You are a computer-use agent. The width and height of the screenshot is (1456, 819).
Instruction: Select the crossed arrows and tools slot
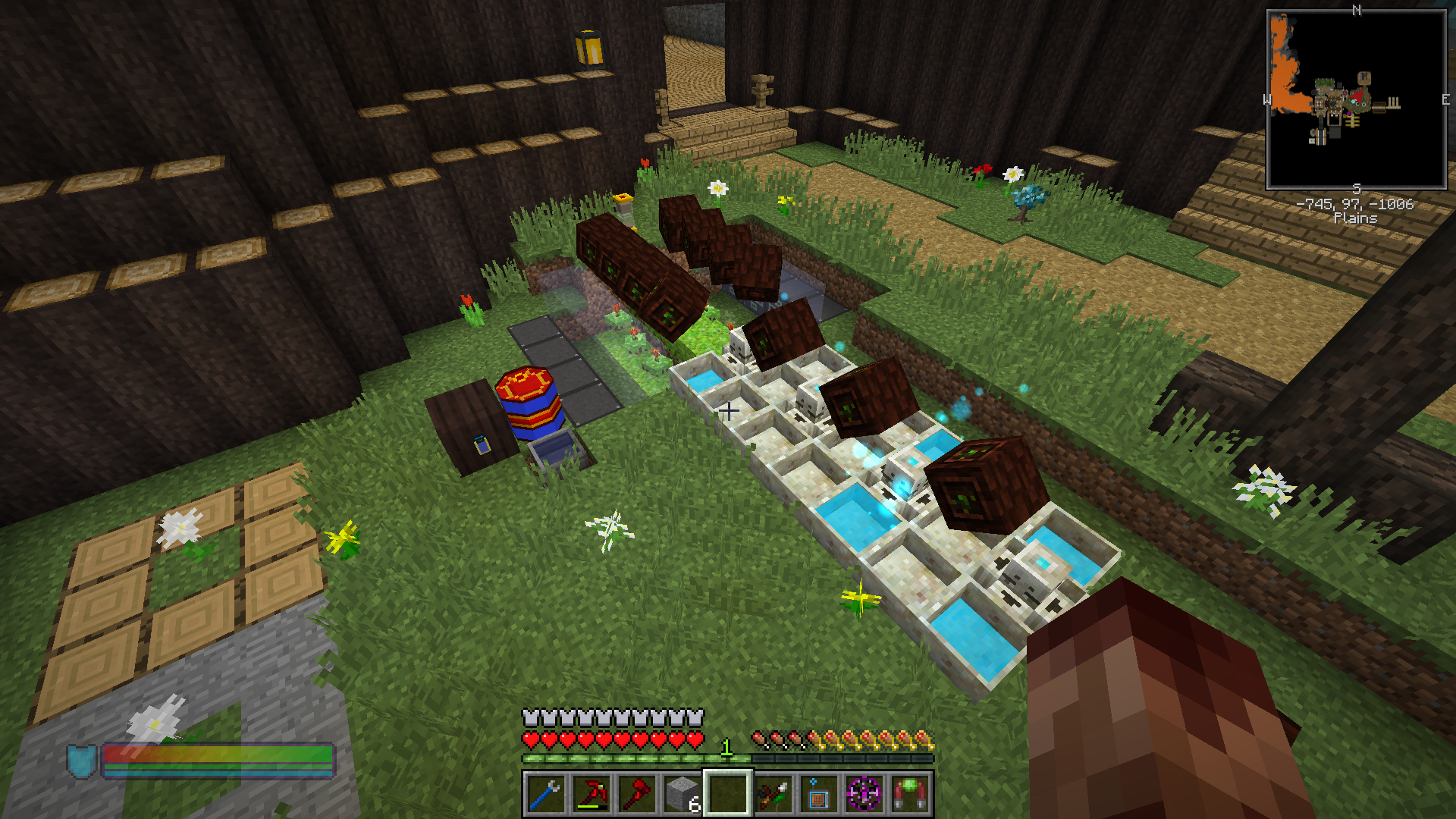pyautogui.click(x=773, y=794)
